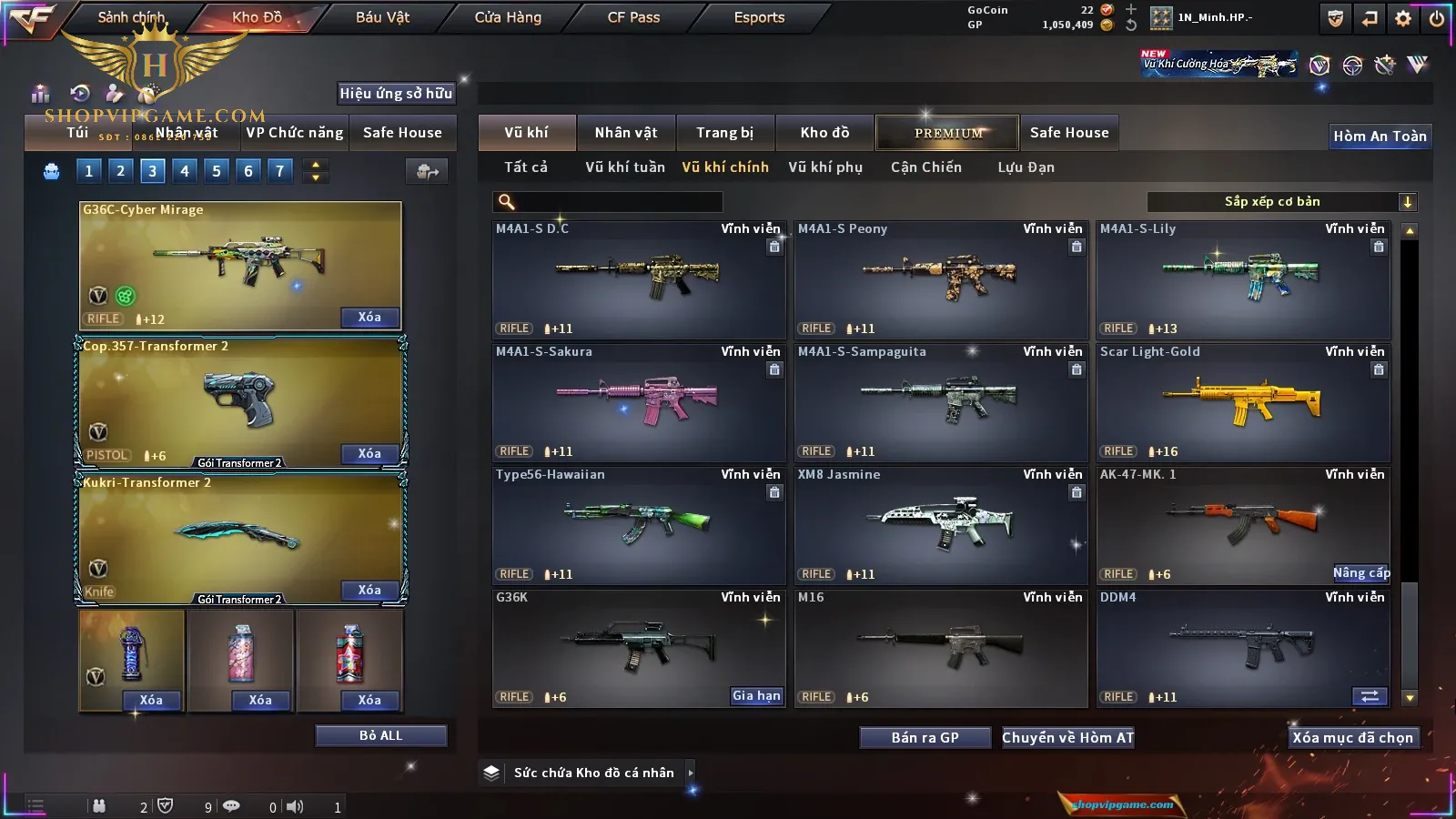1456x819 pixels.
Task: Open the Esports menu
Action: coord(759,17)
